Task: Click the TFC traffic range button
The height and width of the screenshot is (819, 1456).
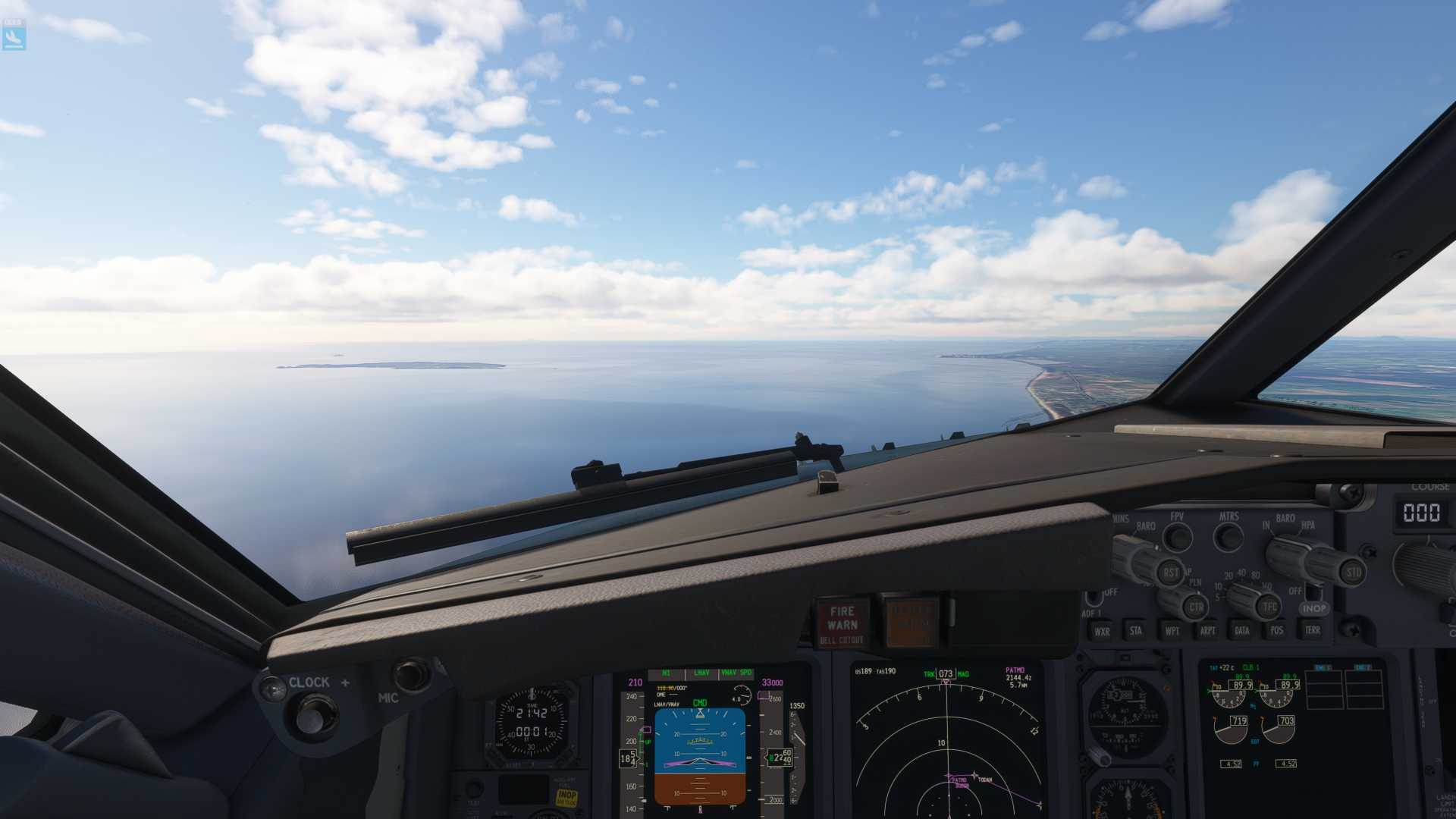Action: coord(1269,607)
